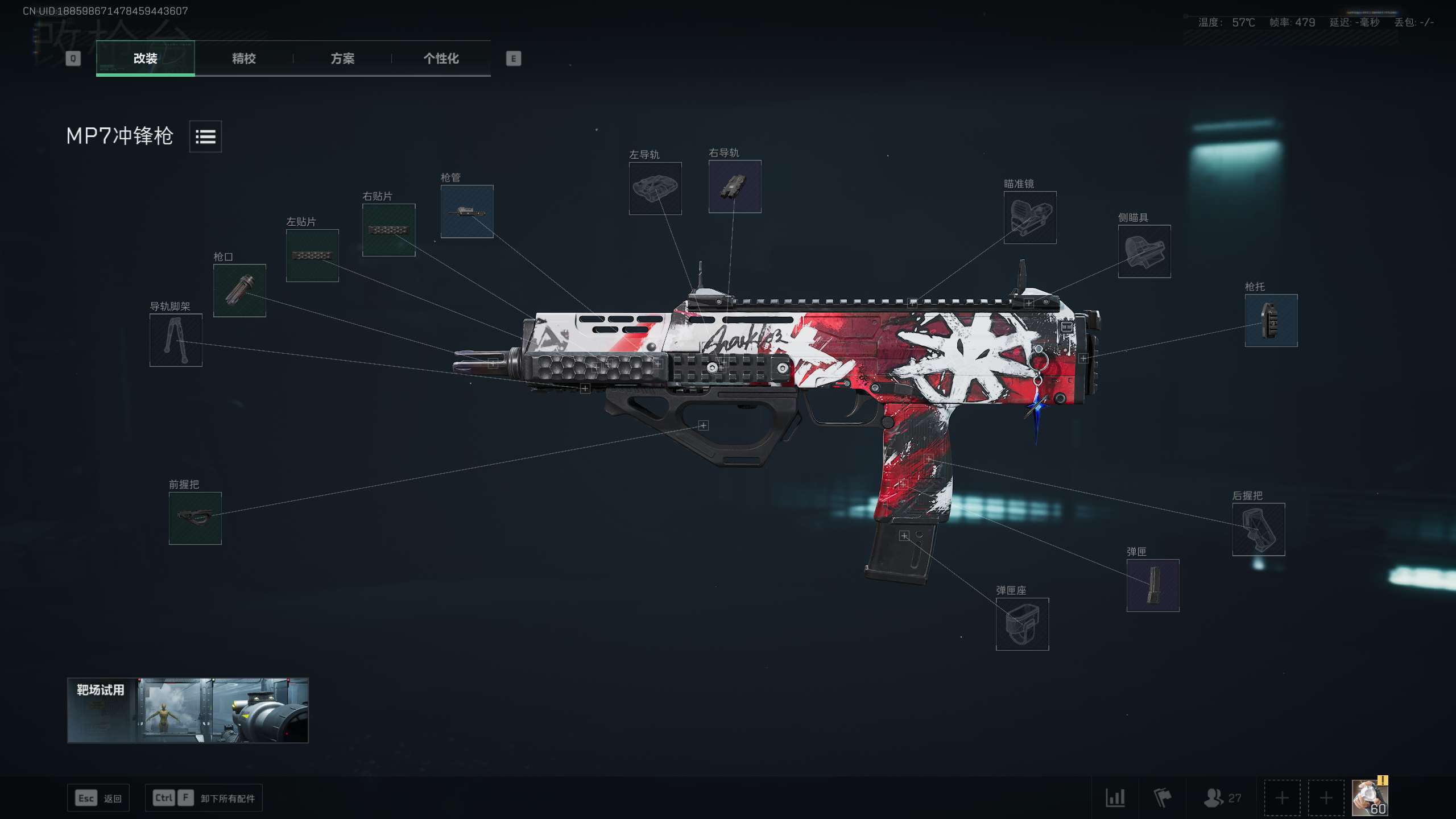1456x819 pixels.
Task: Select the 枪口 muzzle attachment slot
Action: 238,291
